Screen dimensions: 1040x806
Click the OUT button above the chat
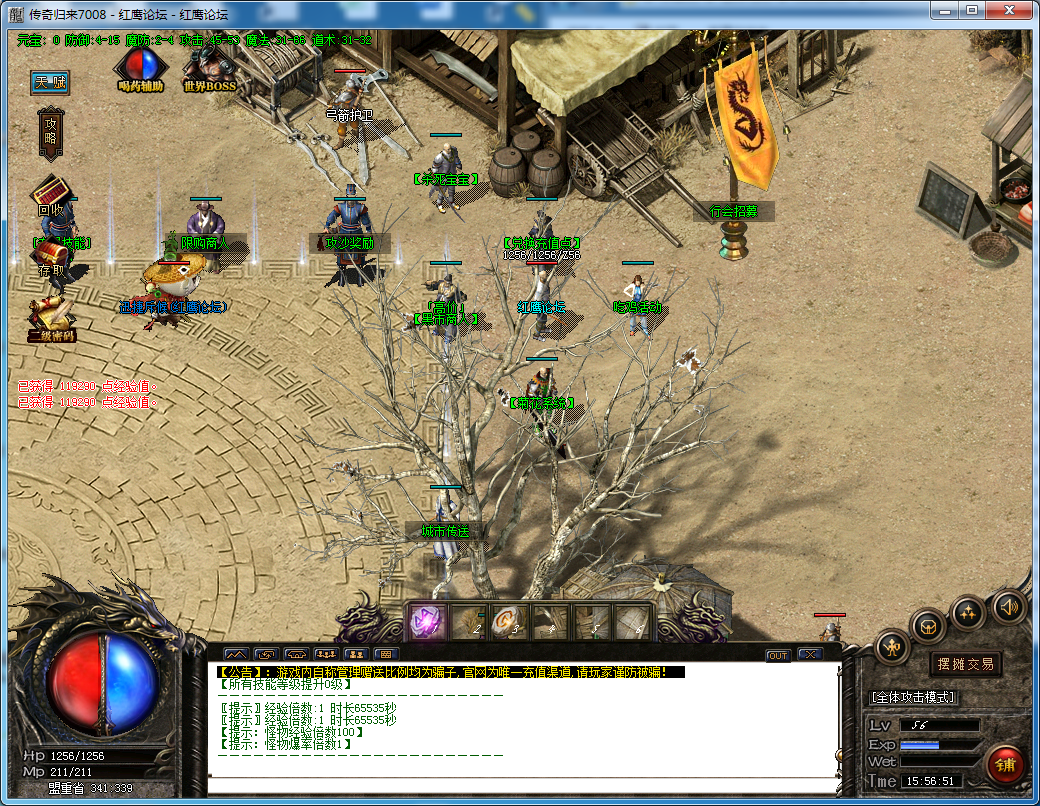point(777,655)
